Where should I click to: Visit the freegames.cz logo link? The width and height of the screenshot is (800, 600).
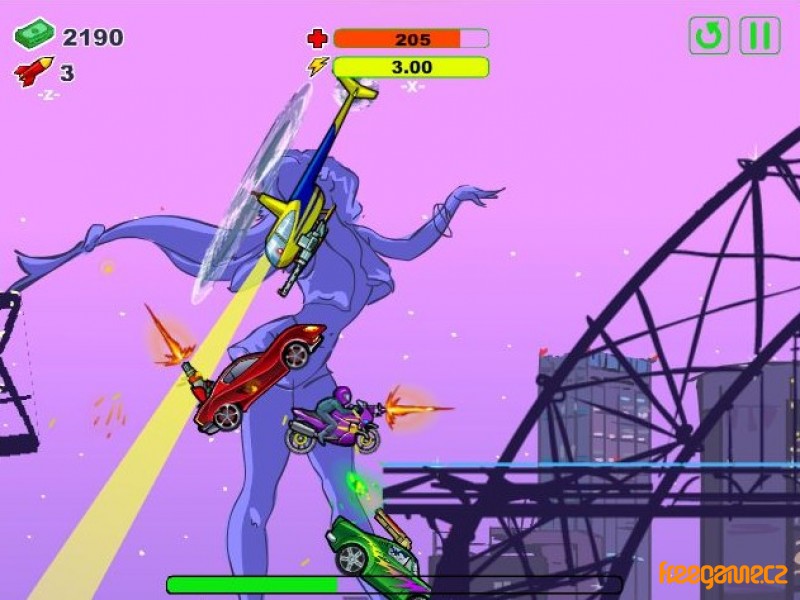pyautogui.click(x=723, y=575)
